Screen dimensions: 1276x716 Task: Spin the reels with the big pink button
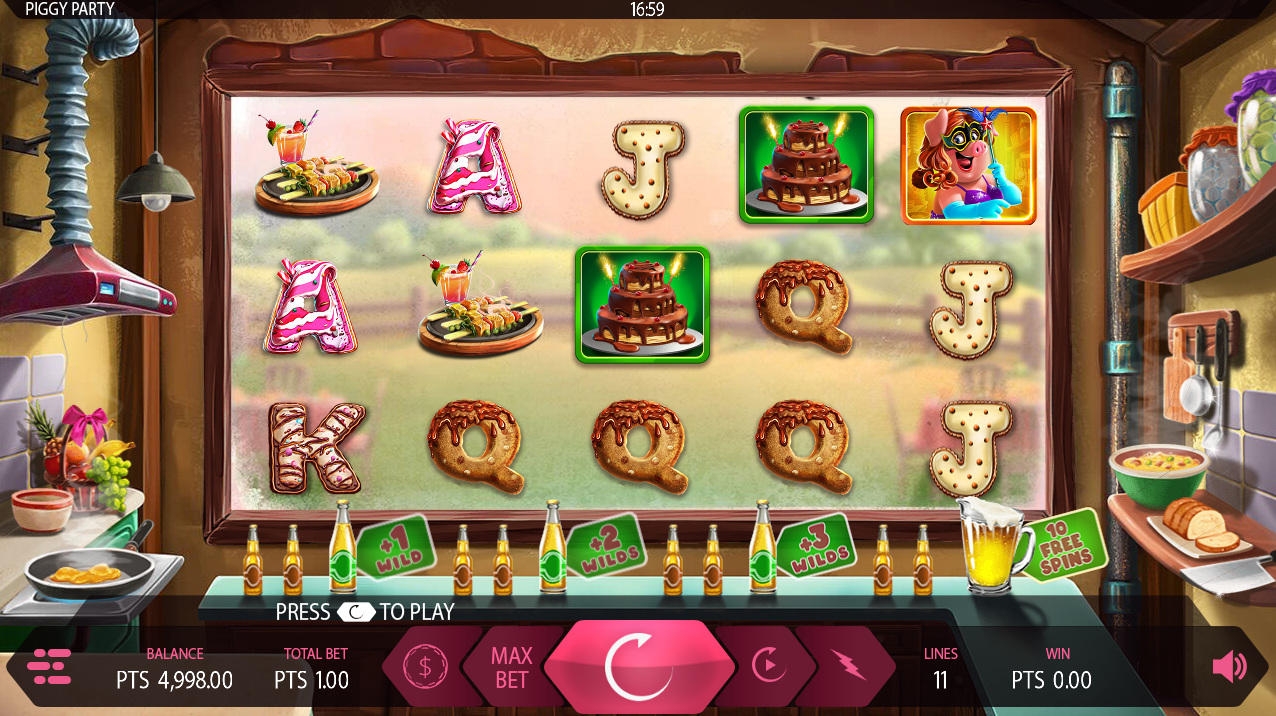click(637, 664)
